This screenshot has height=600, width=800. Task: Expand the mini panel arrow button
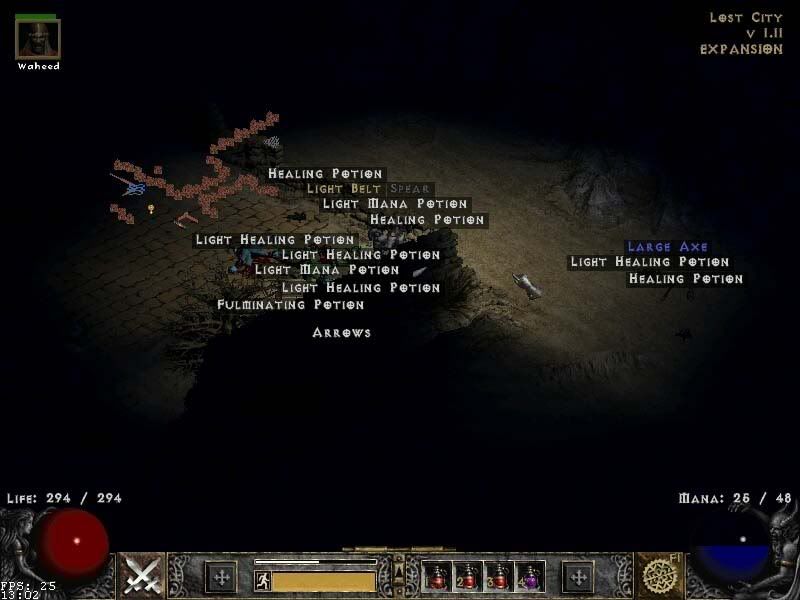[x=399, y=569]
